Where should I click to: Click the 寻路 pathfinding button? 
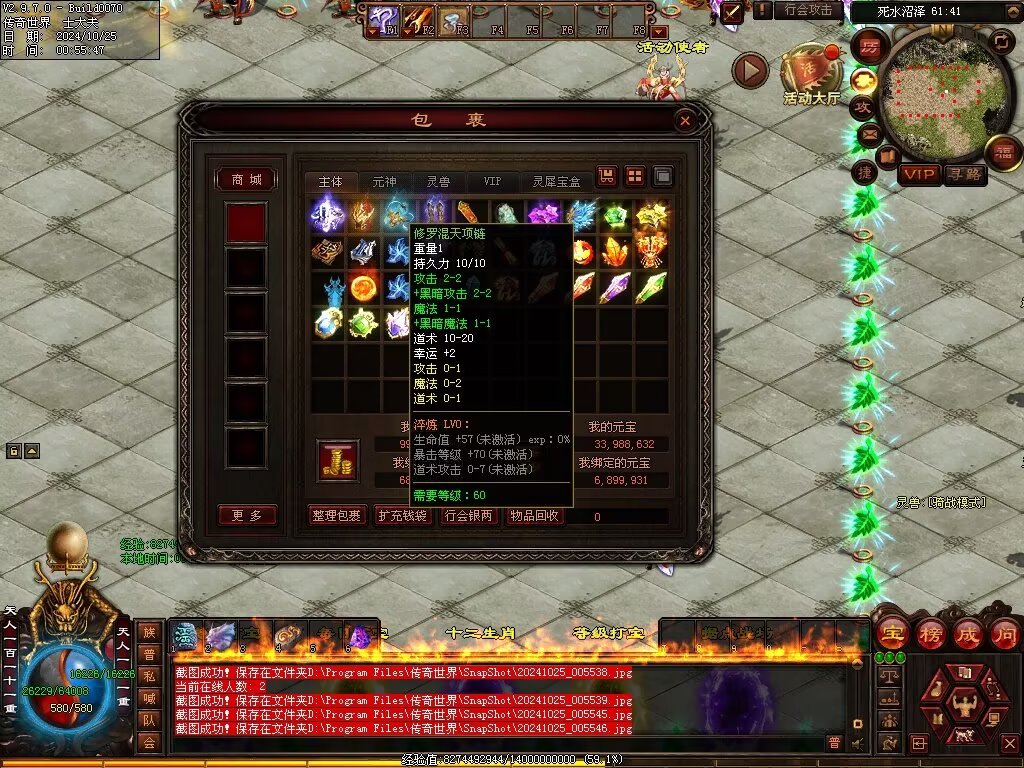965,175
